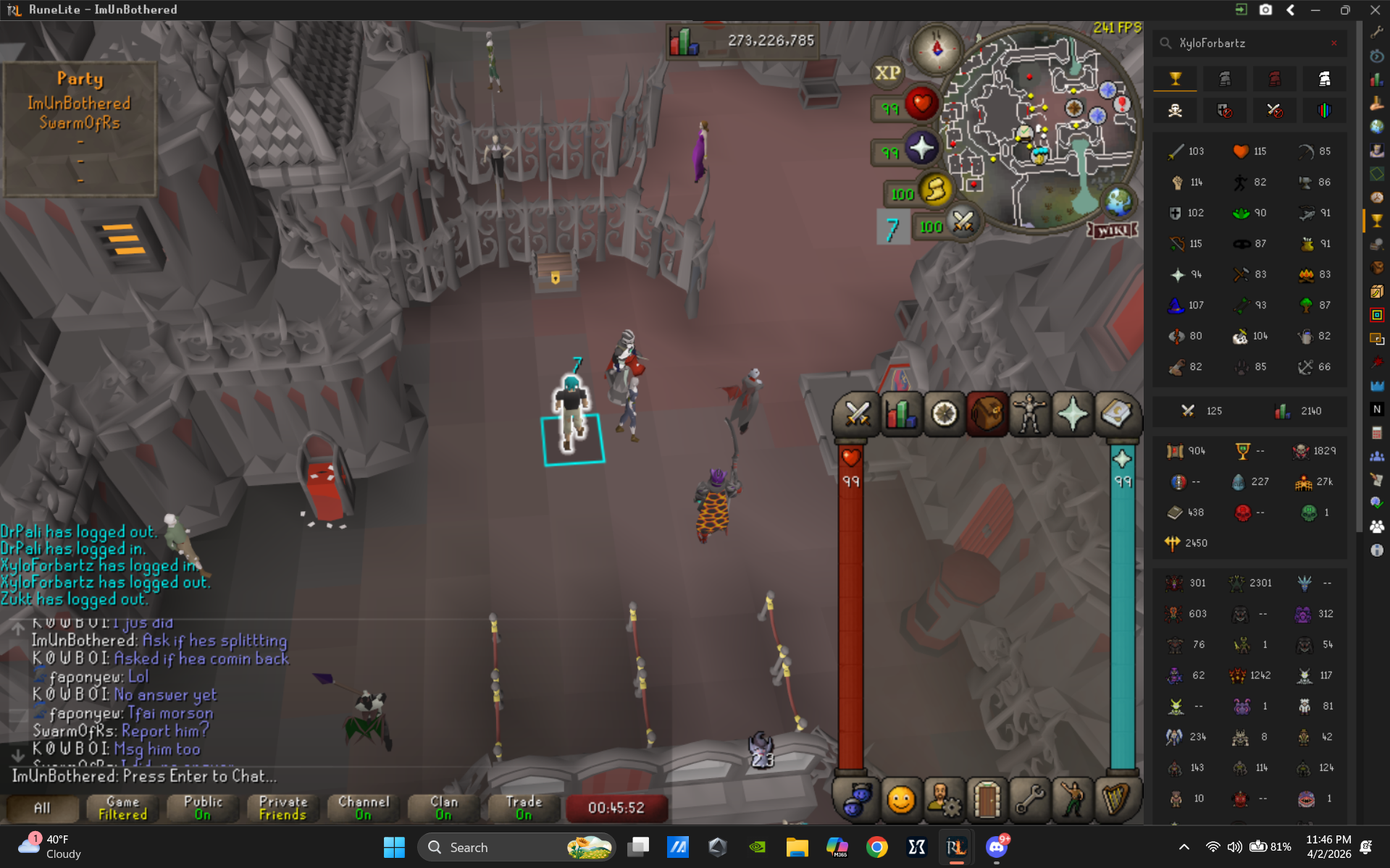Click the Logout door button
Screen dimensions: 1390x868
pyautogui.click(x=987, y=801)
